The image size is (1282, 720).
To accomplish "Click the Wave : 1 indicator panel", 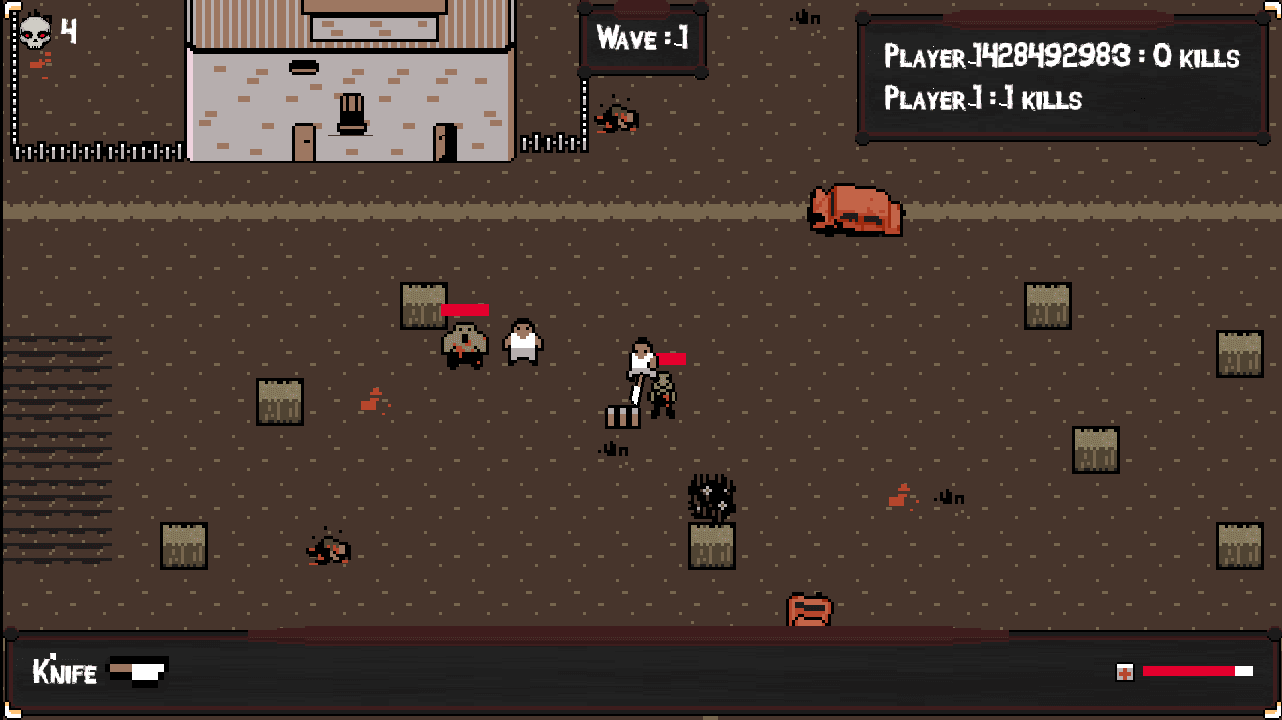I will point(641,37).
